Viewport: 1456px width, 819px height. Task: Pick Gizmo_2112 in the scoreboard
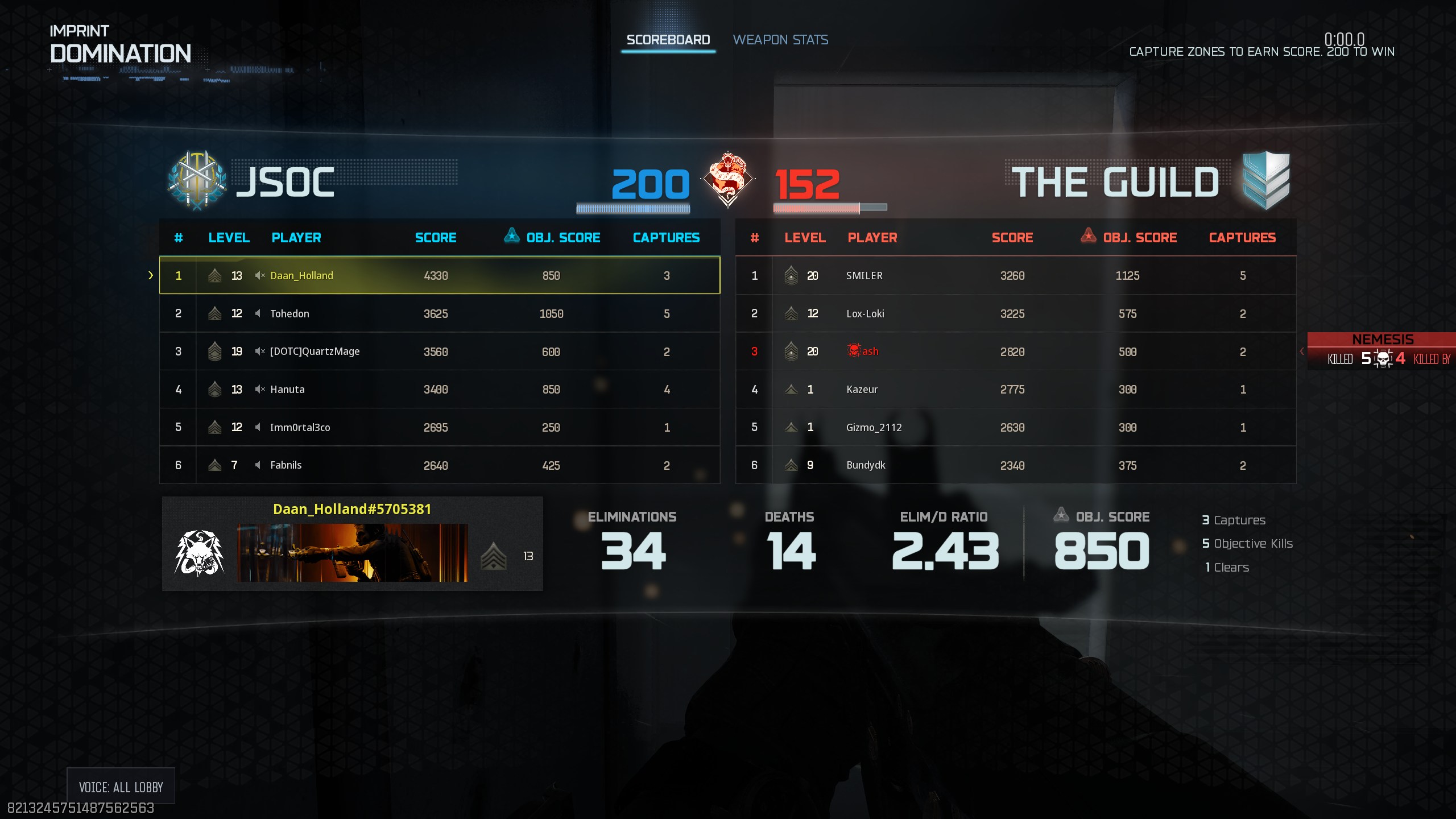pyautogui.click(x=1015, y=427)
